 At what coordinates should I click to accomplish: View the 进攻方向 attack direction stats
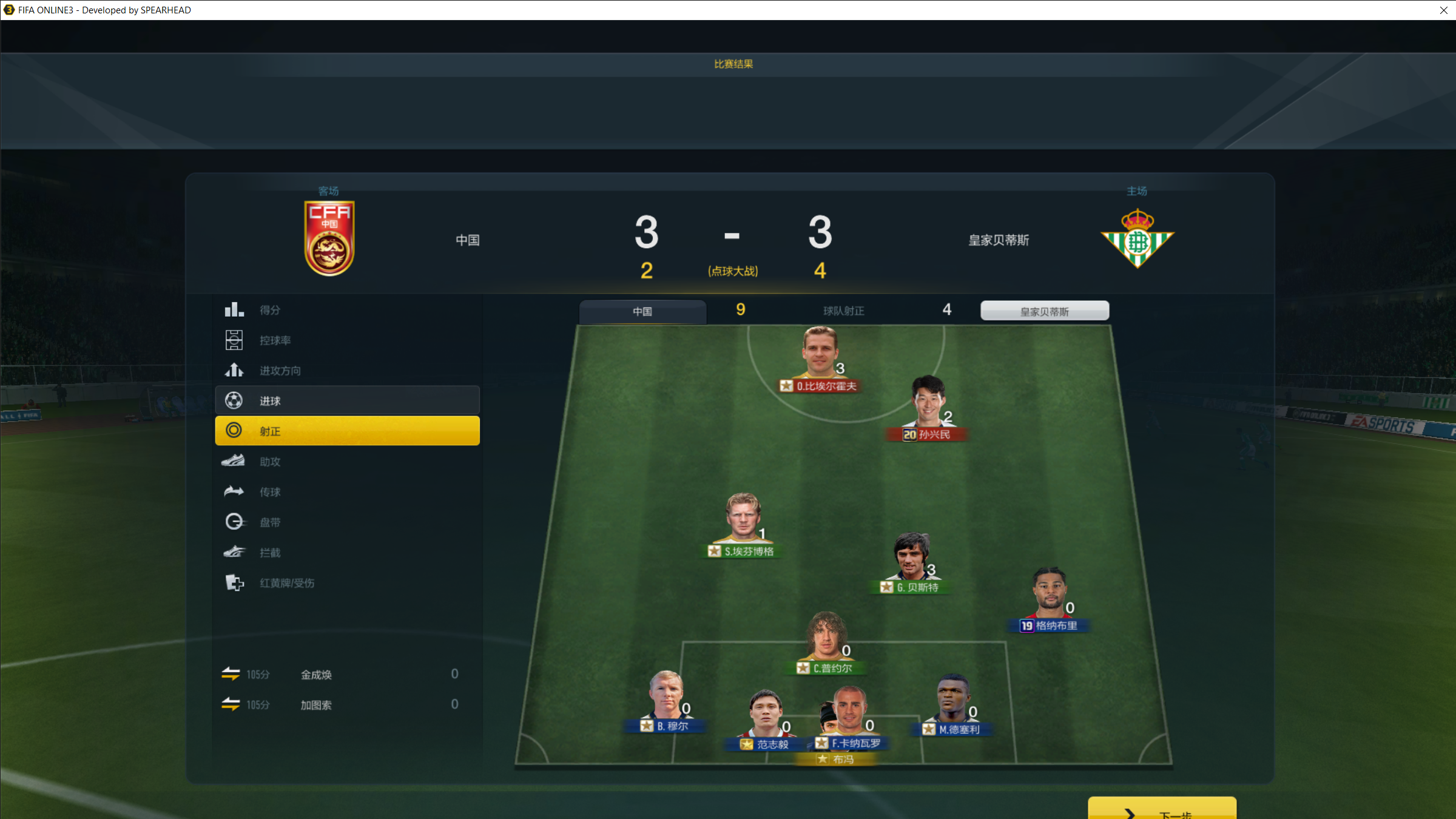(347, 371)
